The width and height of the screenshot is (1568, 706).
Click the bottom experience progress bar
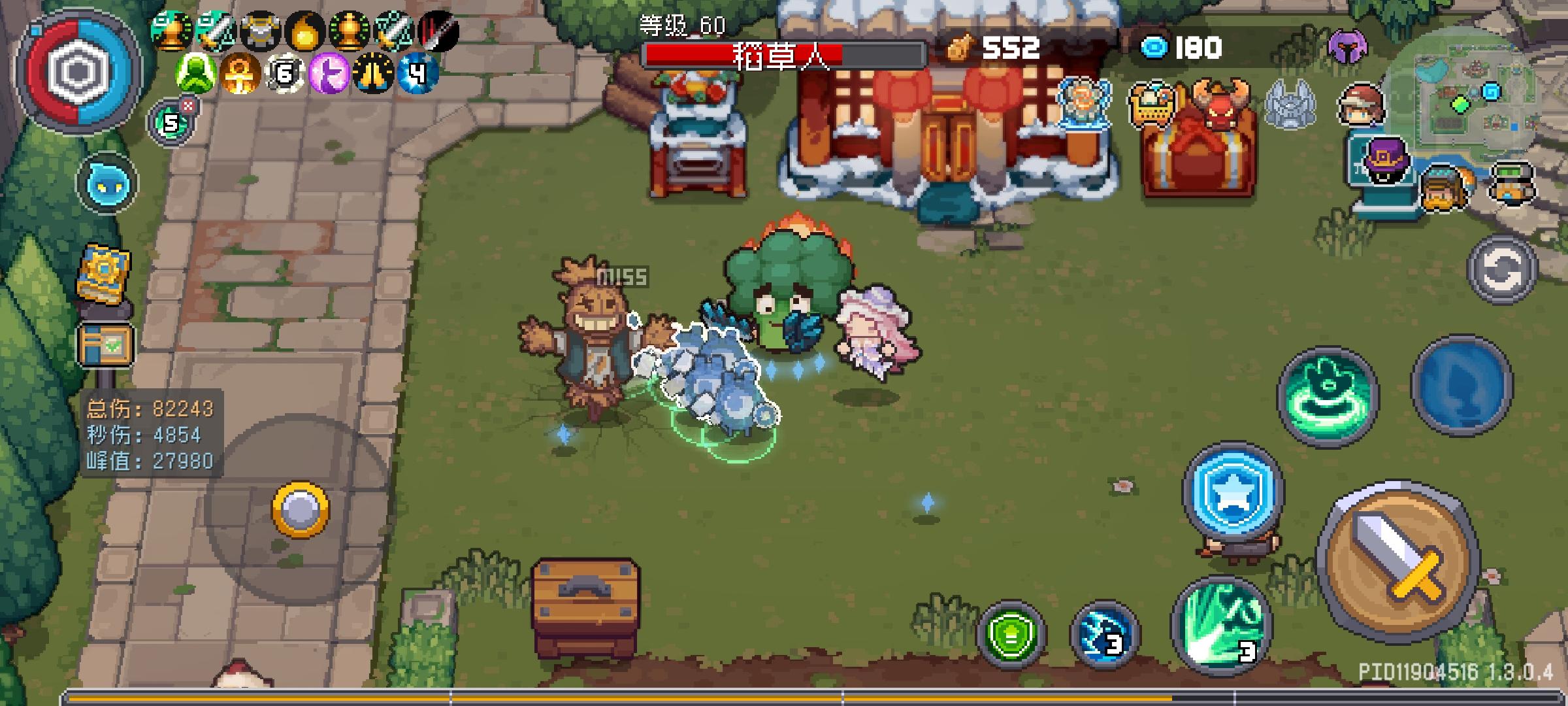(784, 695)
